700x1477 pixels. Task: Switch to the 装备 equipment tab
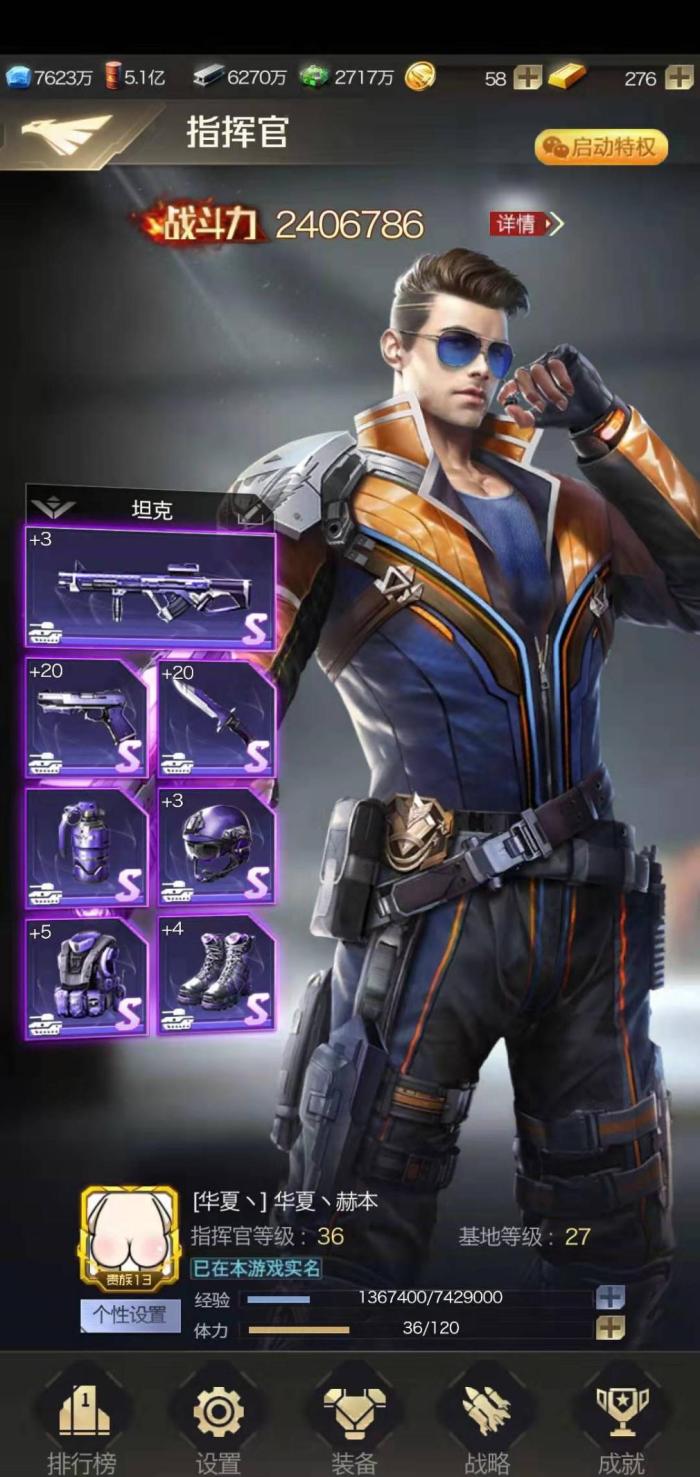(353, 1420)
